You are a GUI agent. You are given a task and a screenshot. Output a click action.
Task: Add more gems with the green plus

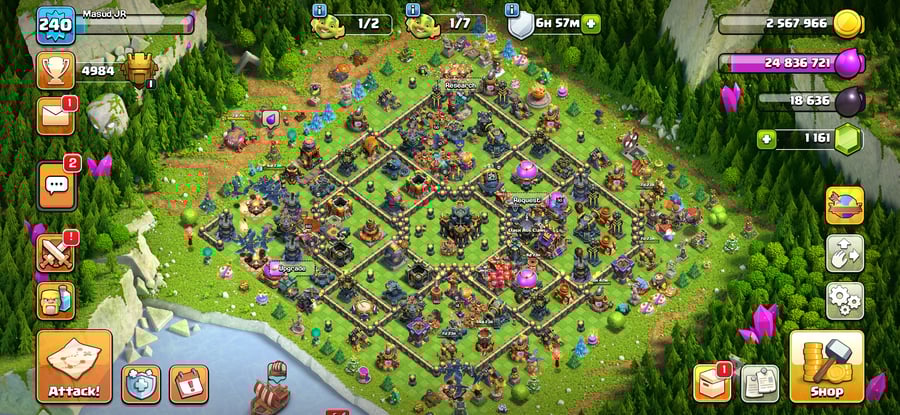click(768, 139)
